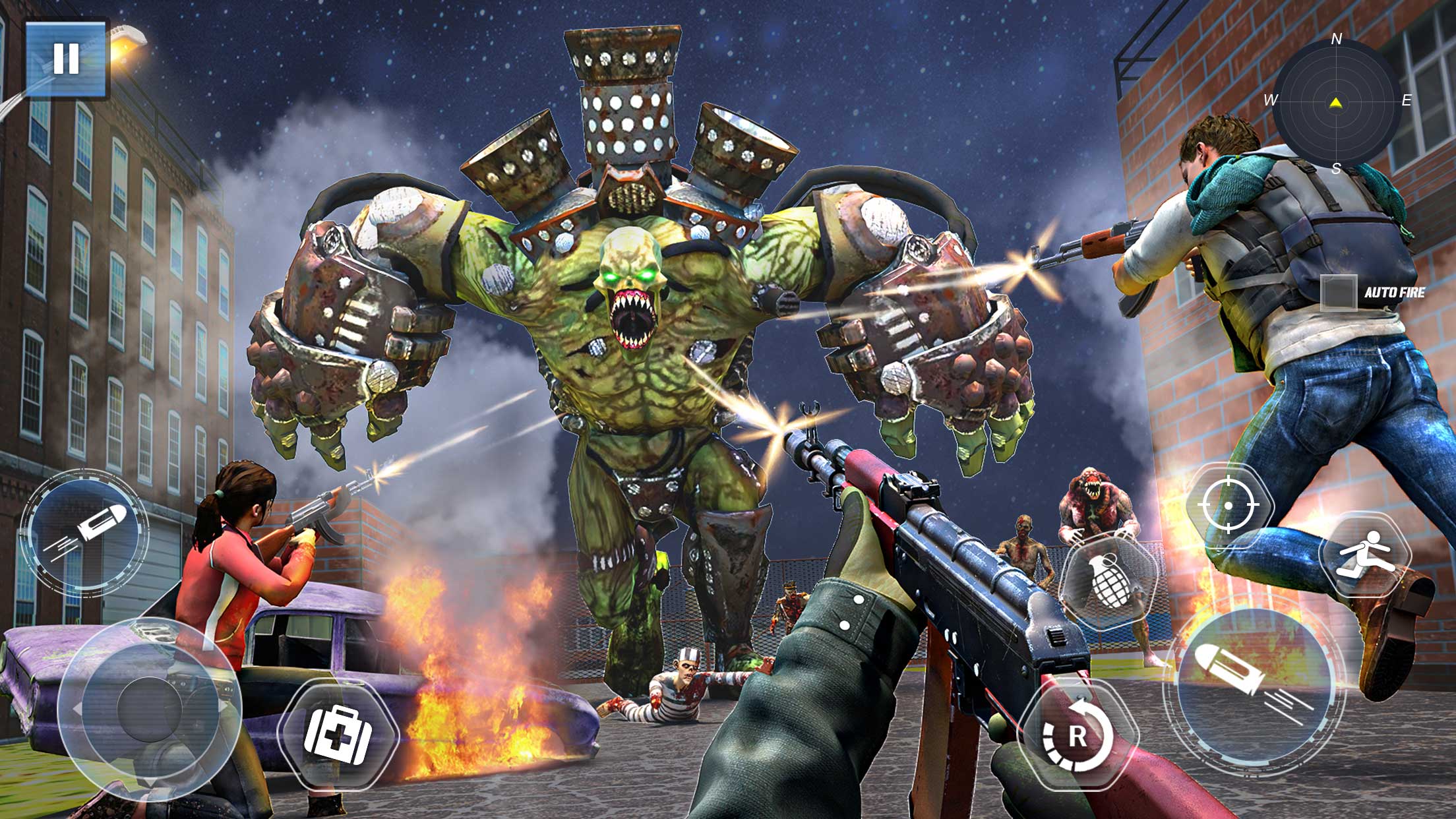The height and width of the screenshot is (819, 1456).
Task: Tap the yellow arrow inside the compass
Action: point(1335,102)
